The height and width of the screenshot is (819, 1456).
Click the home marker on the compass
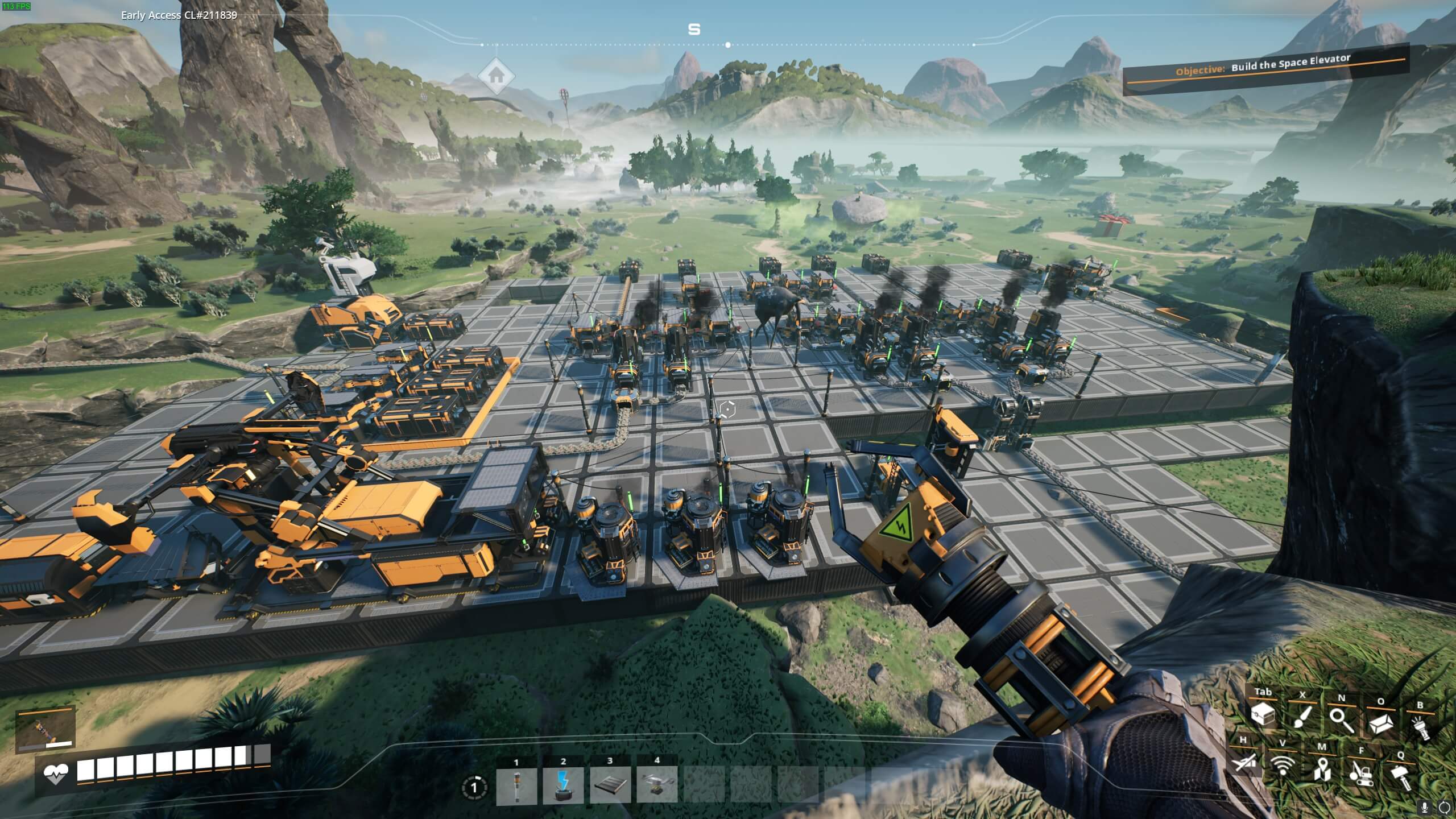click(496, 75)
